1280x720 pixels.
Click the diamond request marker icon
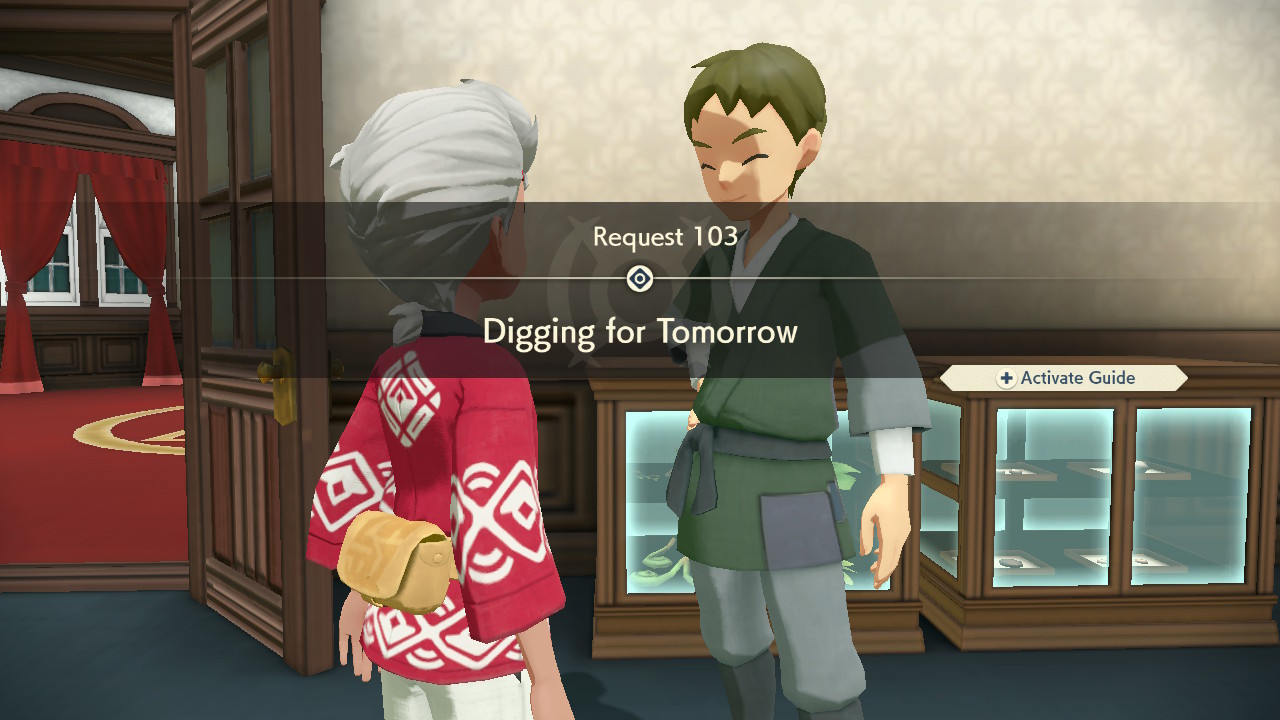pos(639,279)
